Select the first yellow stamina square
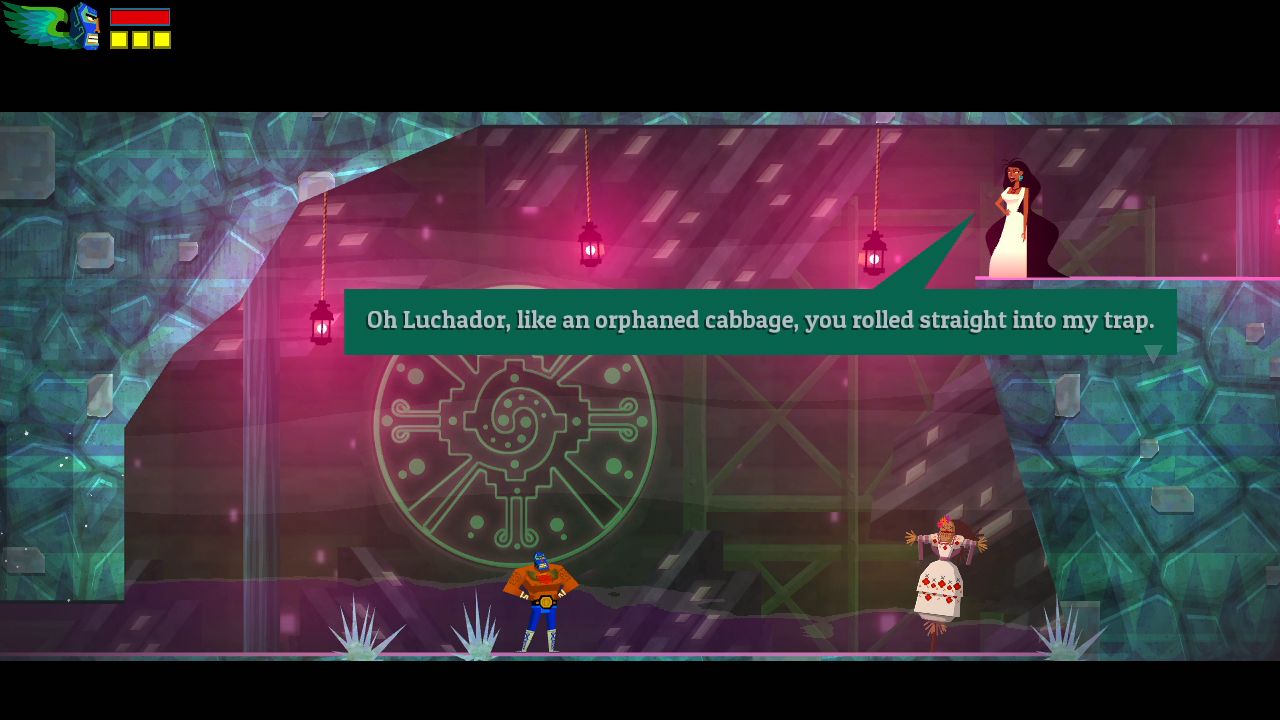Viewport: 1280px width, 720px height. coord(120,40)
